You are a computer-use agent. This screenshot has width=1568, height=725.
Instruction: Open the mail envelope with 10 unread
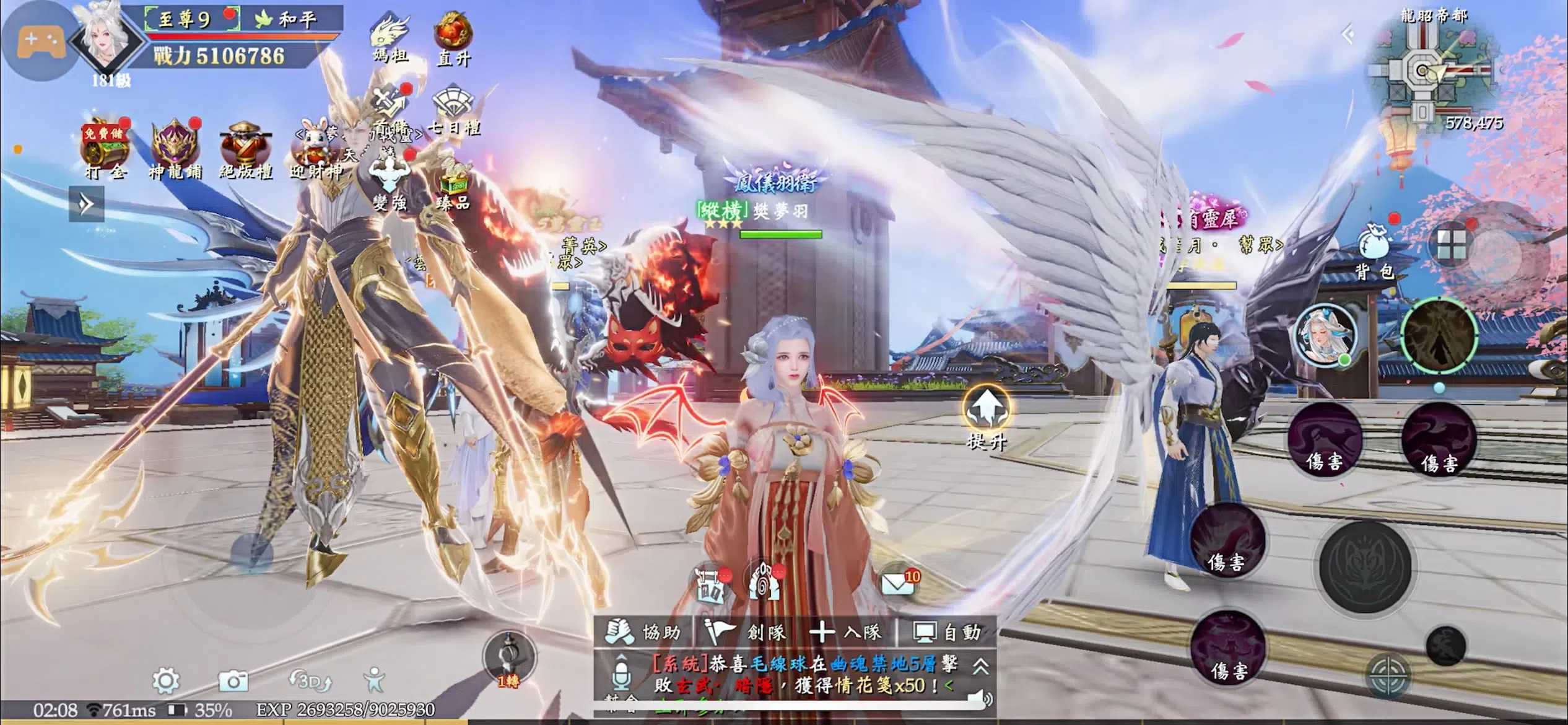pos(897,584)
